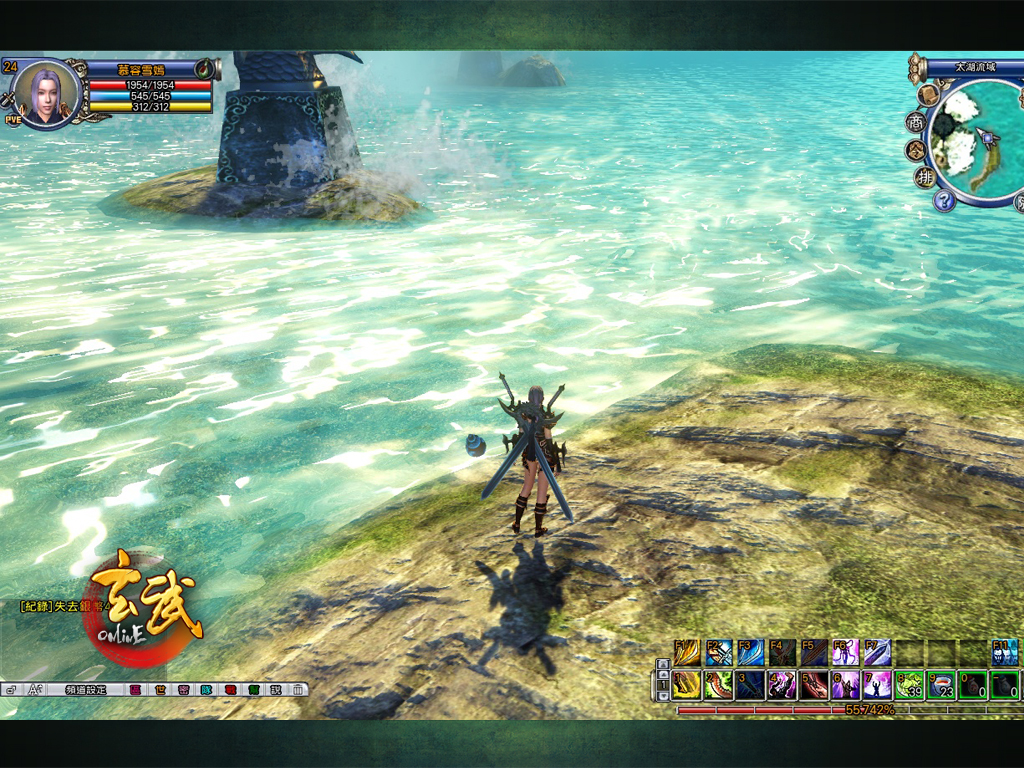This screenshot has height=768, width=1024.
Task: Activate the F2 sword skill icon
Action: click(719, 653)
